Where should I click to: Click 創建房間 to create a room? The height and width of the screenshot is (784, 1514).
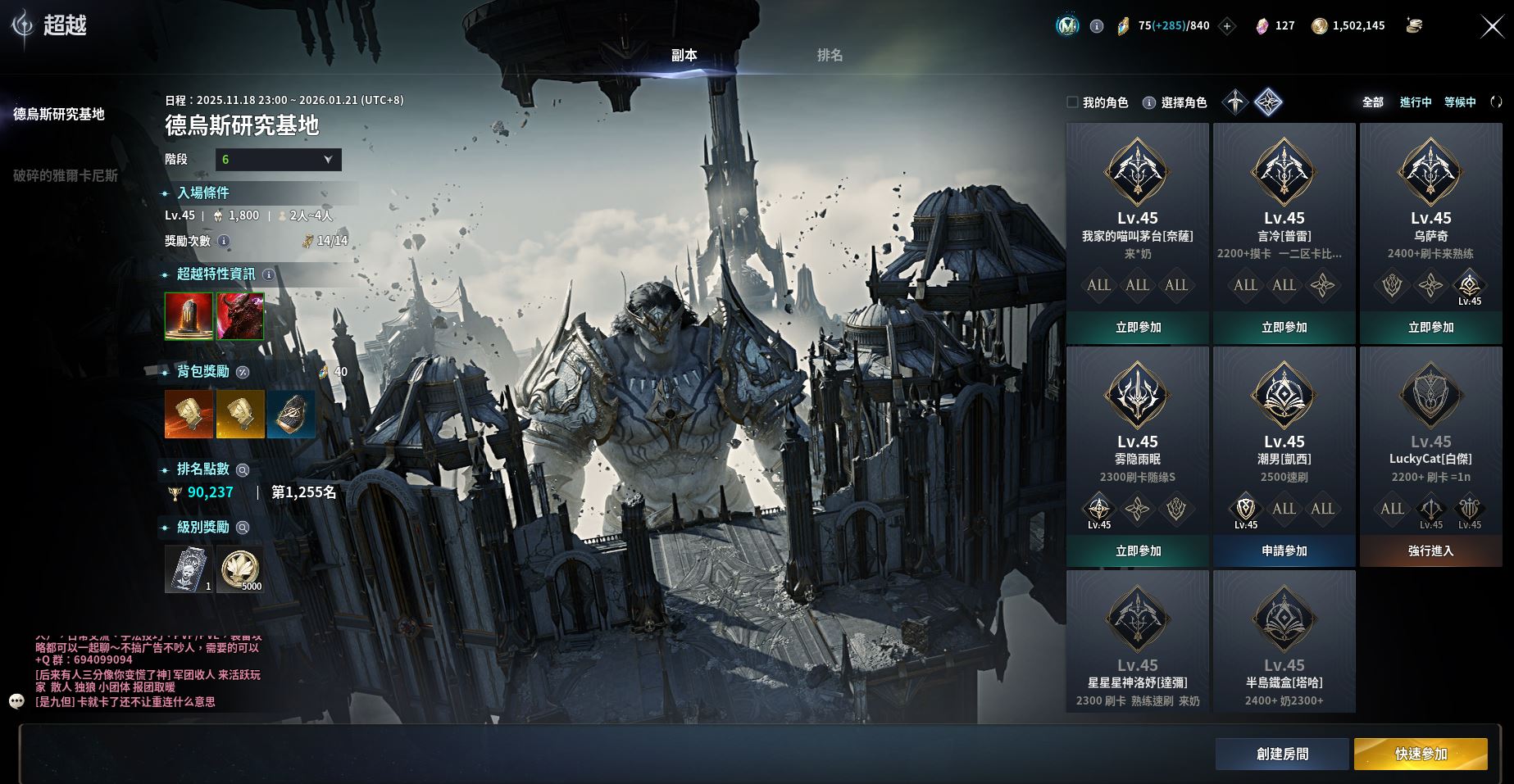1282,754
